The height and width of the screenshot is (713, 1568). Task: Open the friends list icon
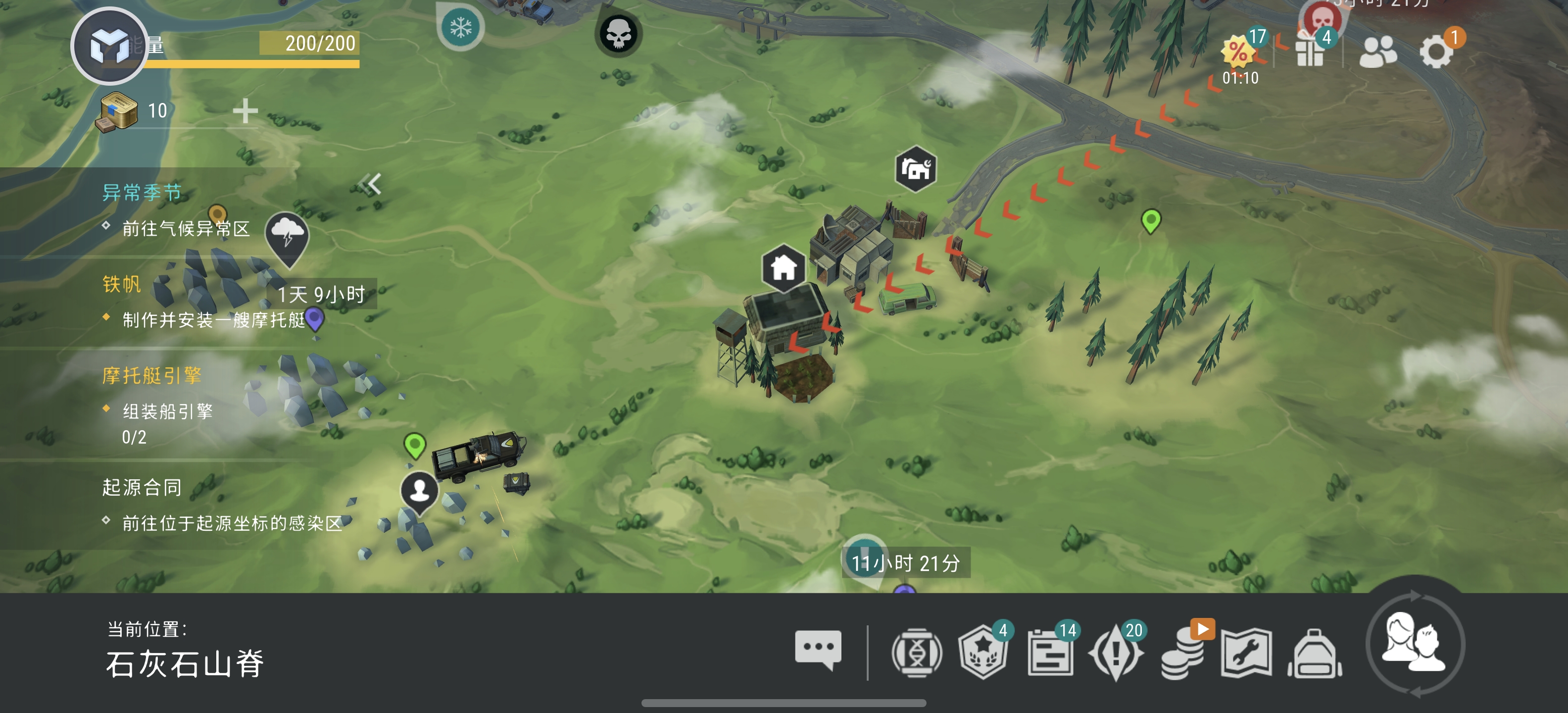coord(1377,51)
